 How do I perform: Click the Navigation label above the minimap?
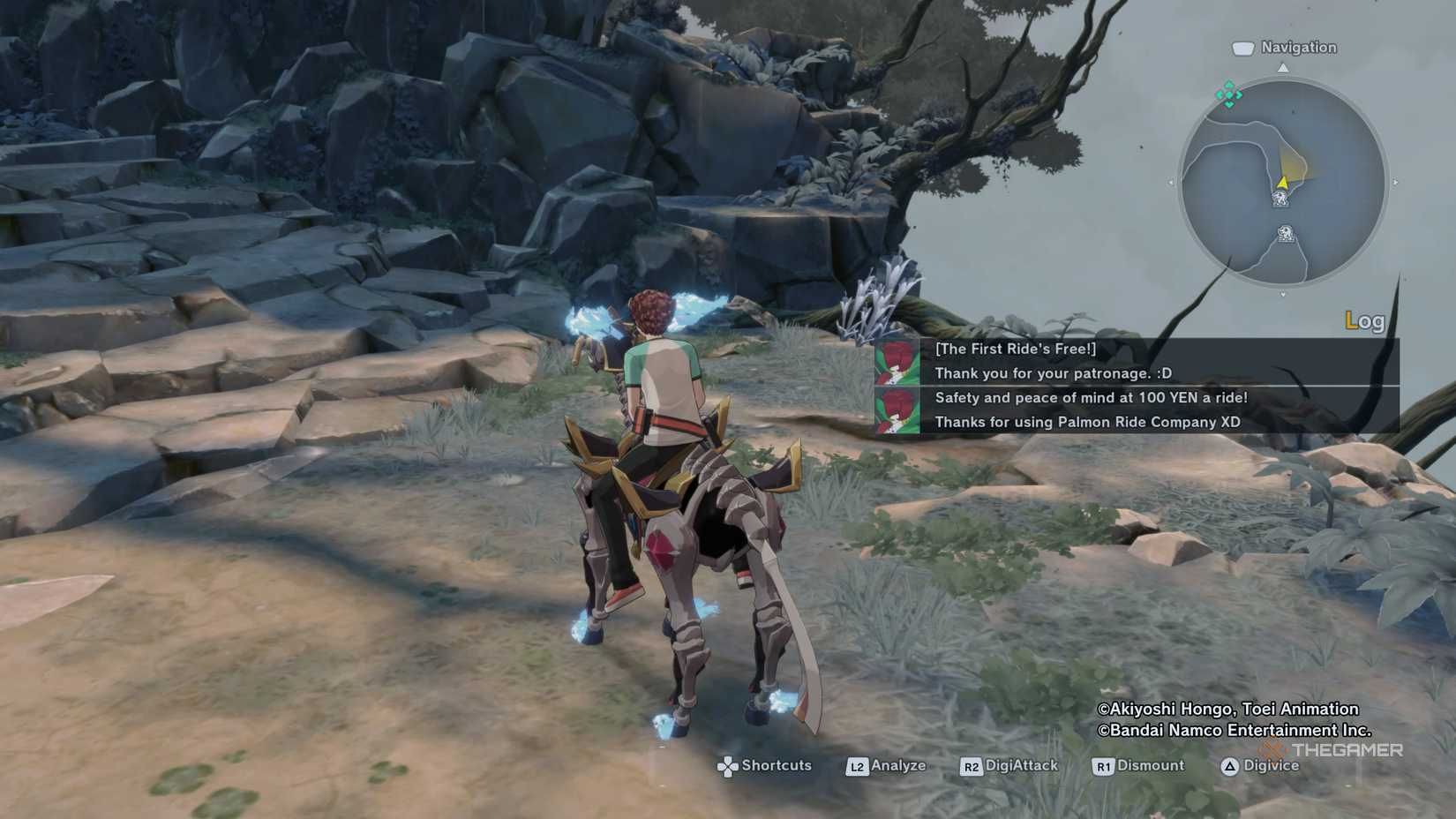(1297, 48)
